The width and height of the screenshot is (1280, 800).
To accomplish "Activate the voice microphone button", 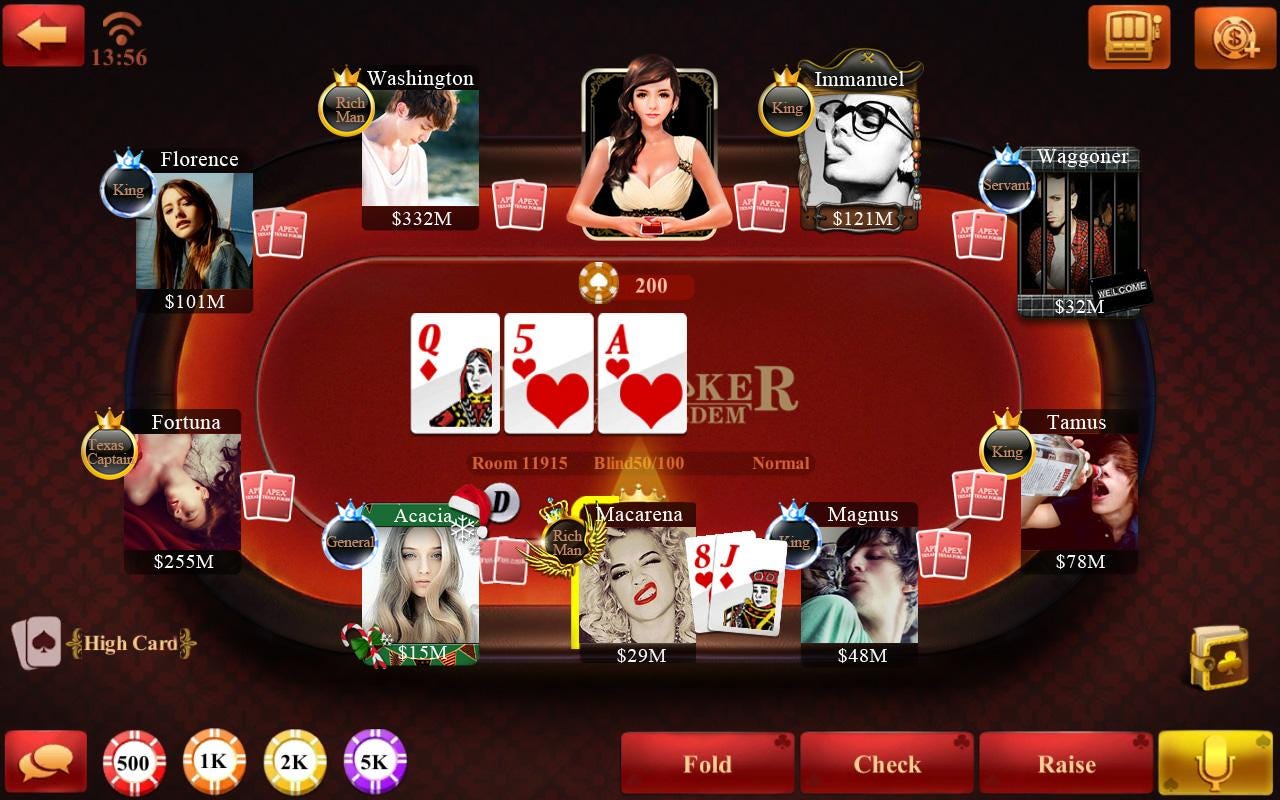I will 1213,762.
